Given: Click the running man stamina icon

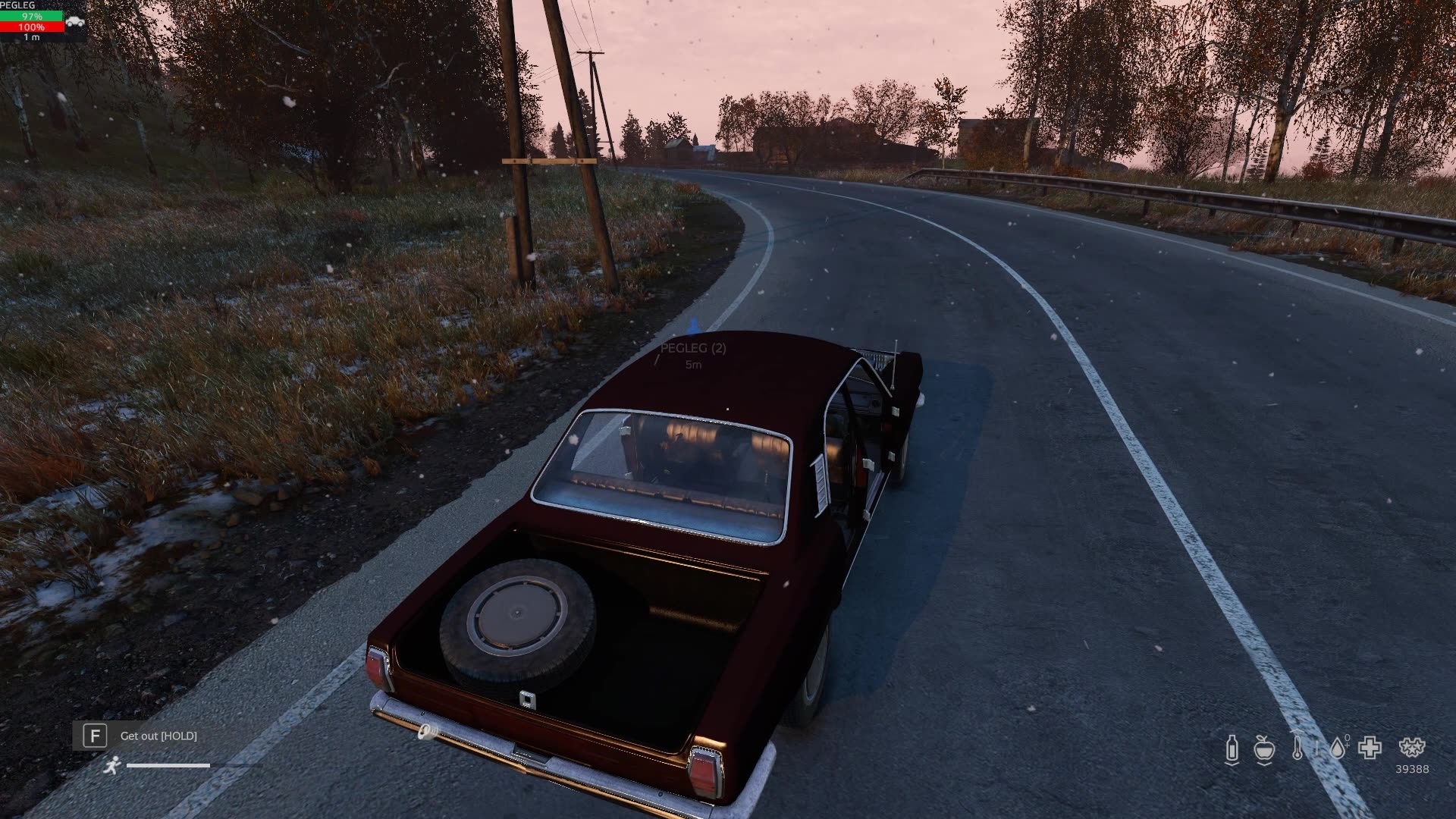Looking at the screenshot, I should pos(112,764).
